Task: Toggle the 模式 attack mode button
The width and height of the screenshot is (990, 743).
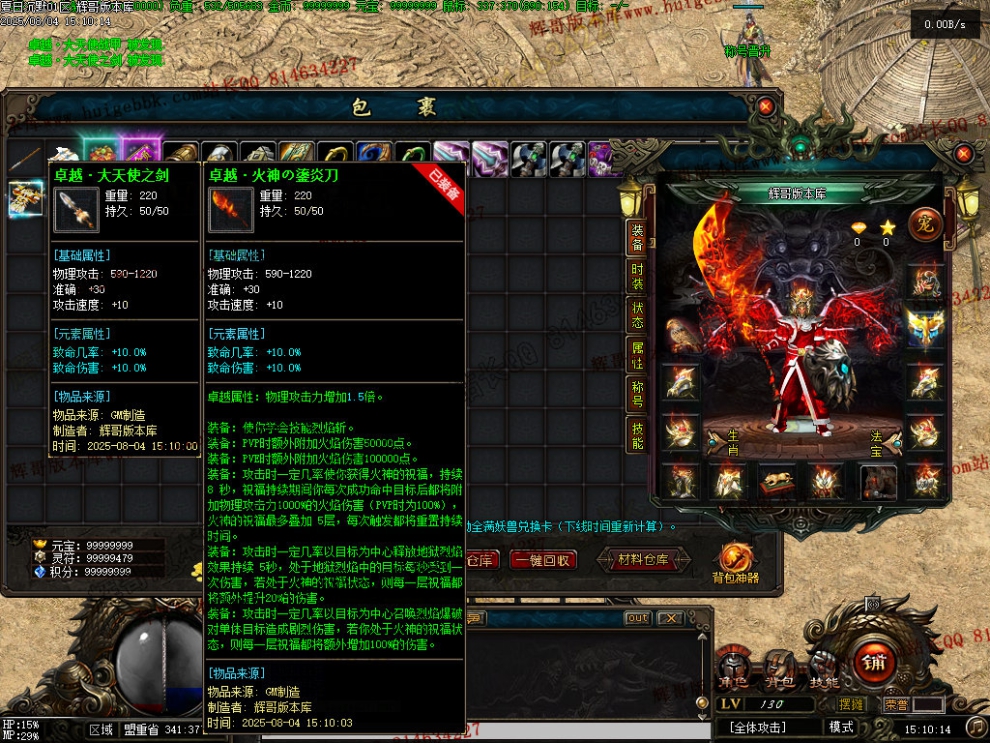Action: pyautogui.click(x=841, y=727)
